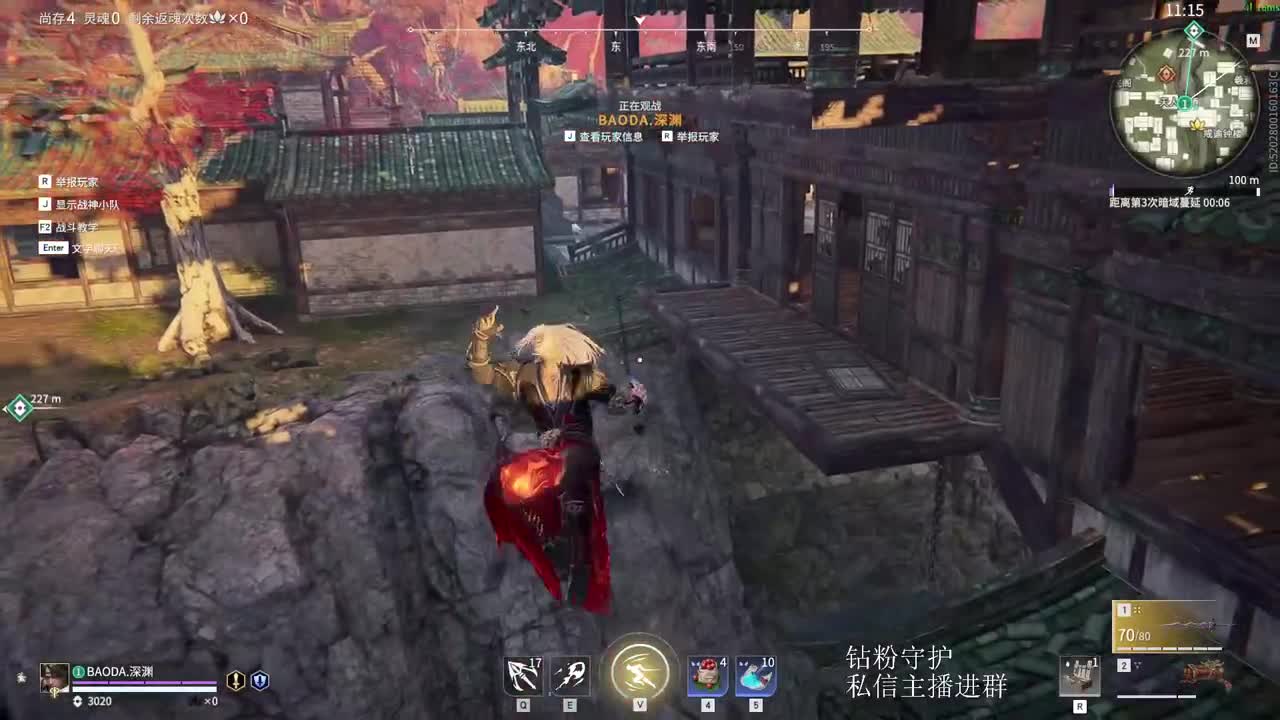Toggle the blue shield buff icon
The width and height of the screenshot is (1280, 720).
coord(260,682)
